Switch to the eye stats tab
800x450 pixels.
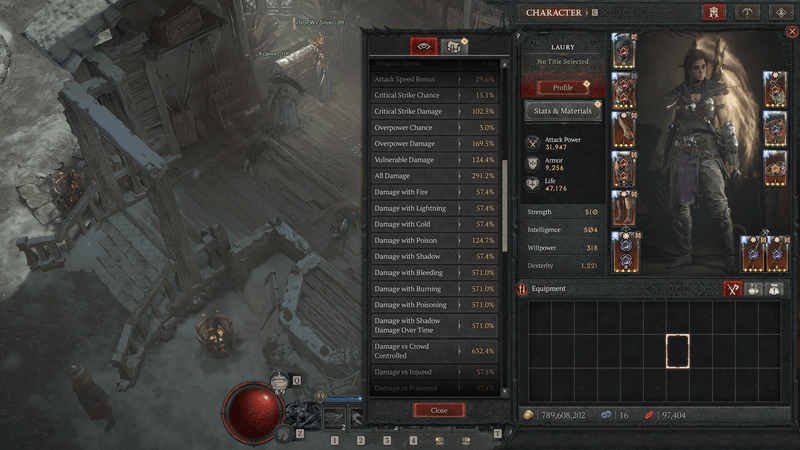(424, 46)
